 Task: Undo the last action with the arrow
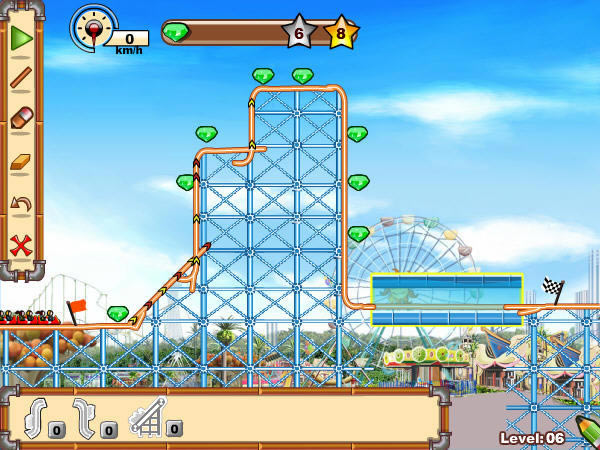[21, 204]
